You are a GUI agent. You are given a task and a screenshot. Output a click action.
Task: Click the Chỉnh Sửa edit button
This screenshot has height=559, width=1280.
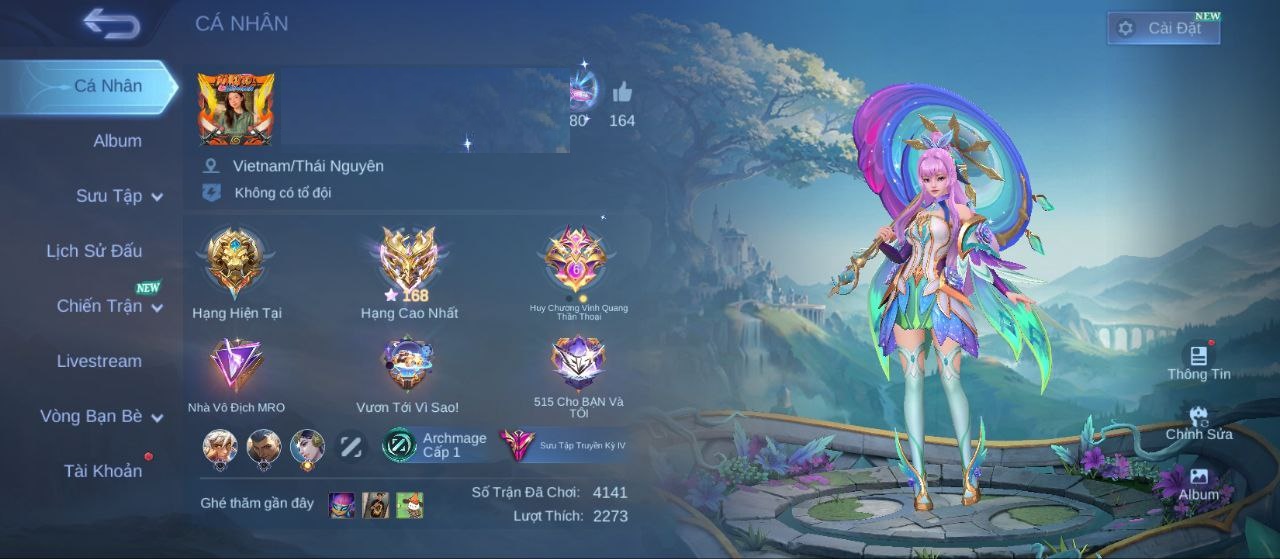[1198, 421]
